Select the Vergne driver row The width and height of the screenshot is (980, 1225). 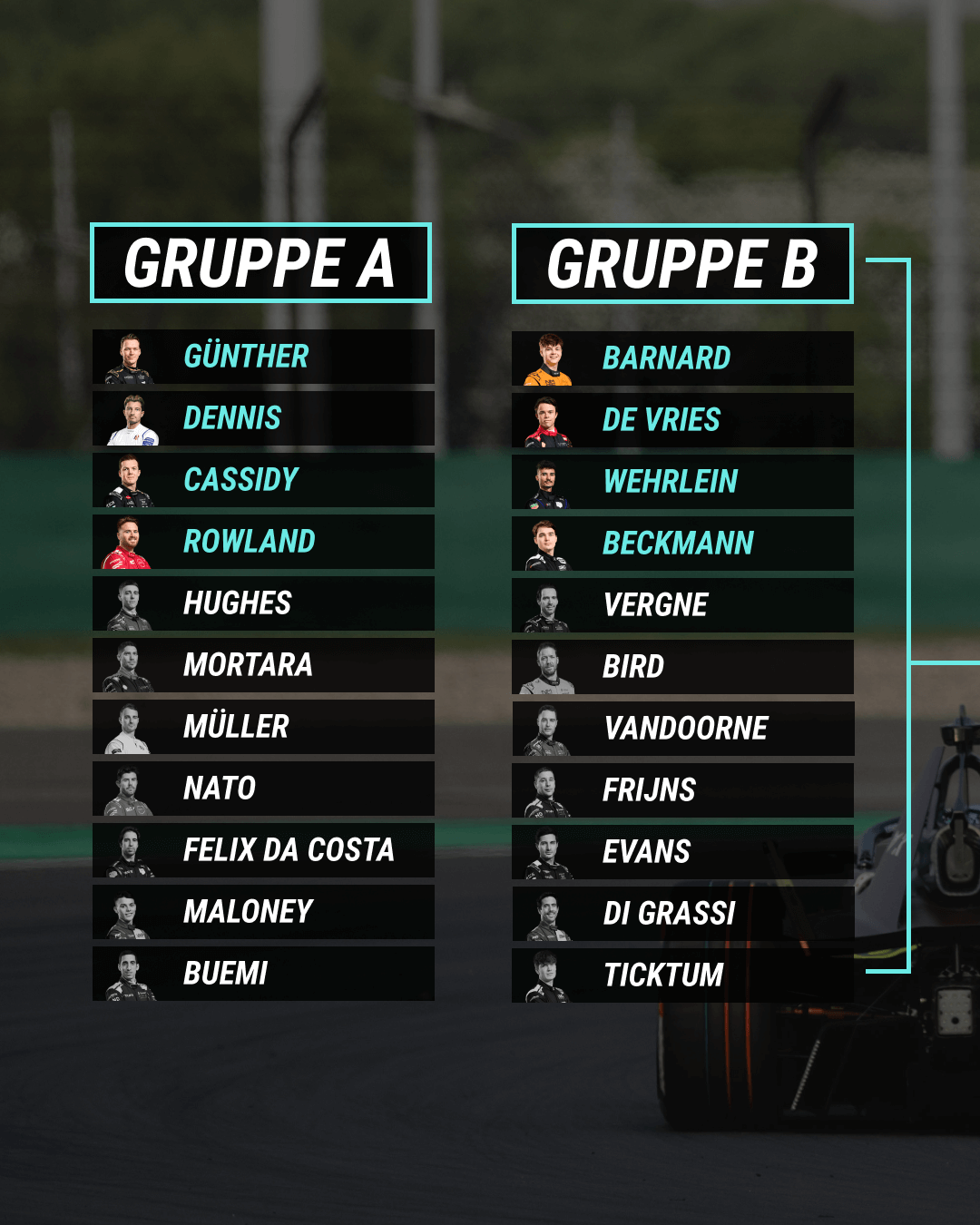coord(682,605)
